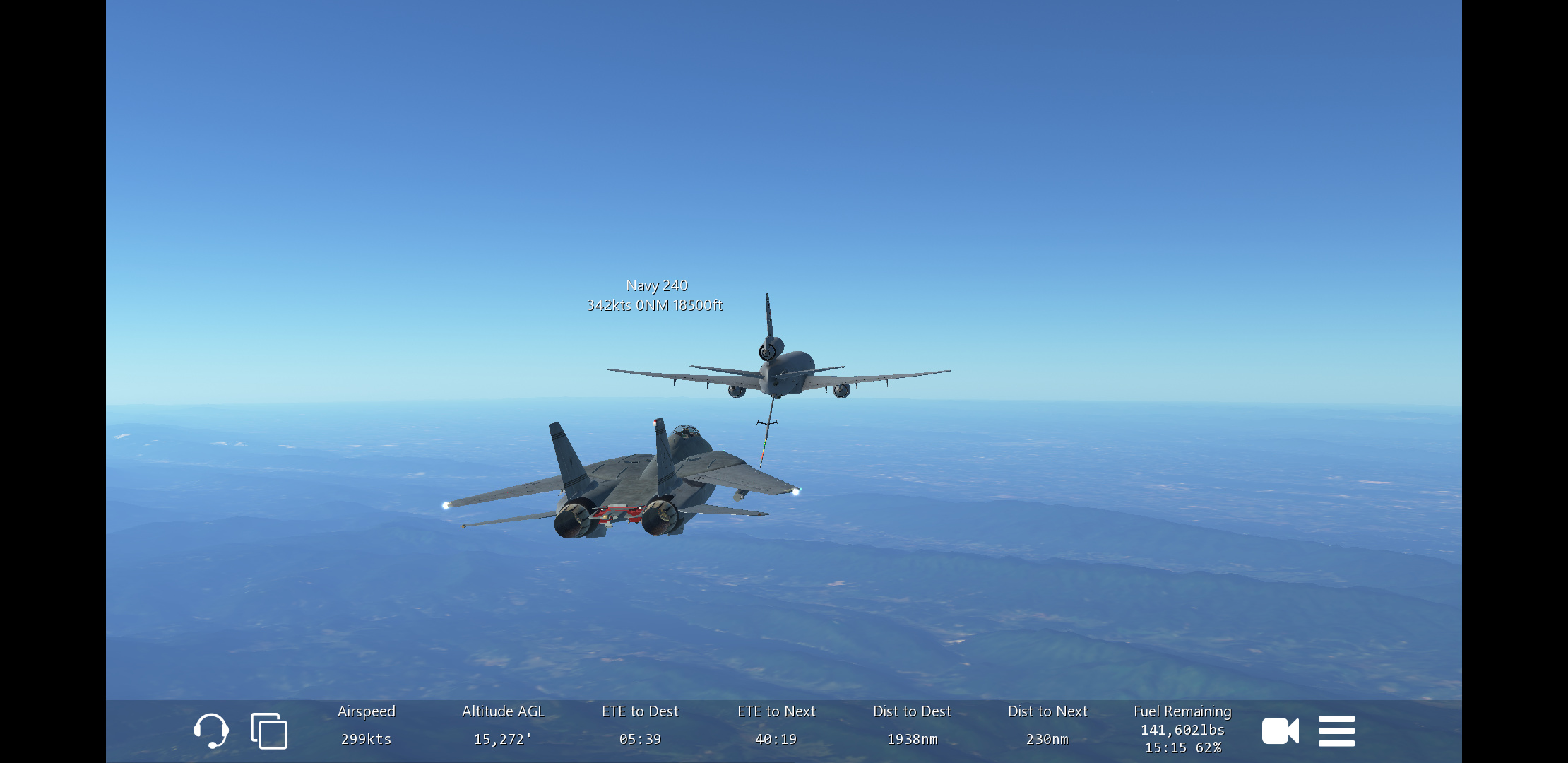Select the Fuel Remaining status item

[x=1182, y=729]
